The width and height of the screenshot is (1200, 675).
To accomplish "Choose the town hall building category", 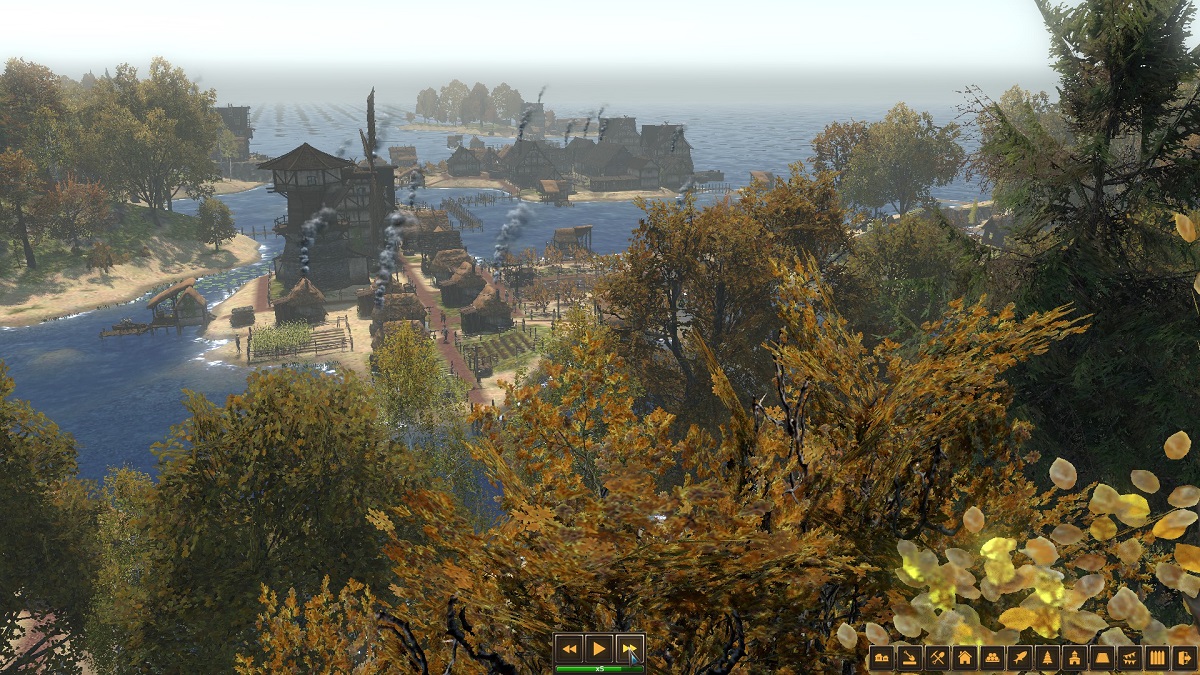I will pyautogui.click(x=1074, y=657).
